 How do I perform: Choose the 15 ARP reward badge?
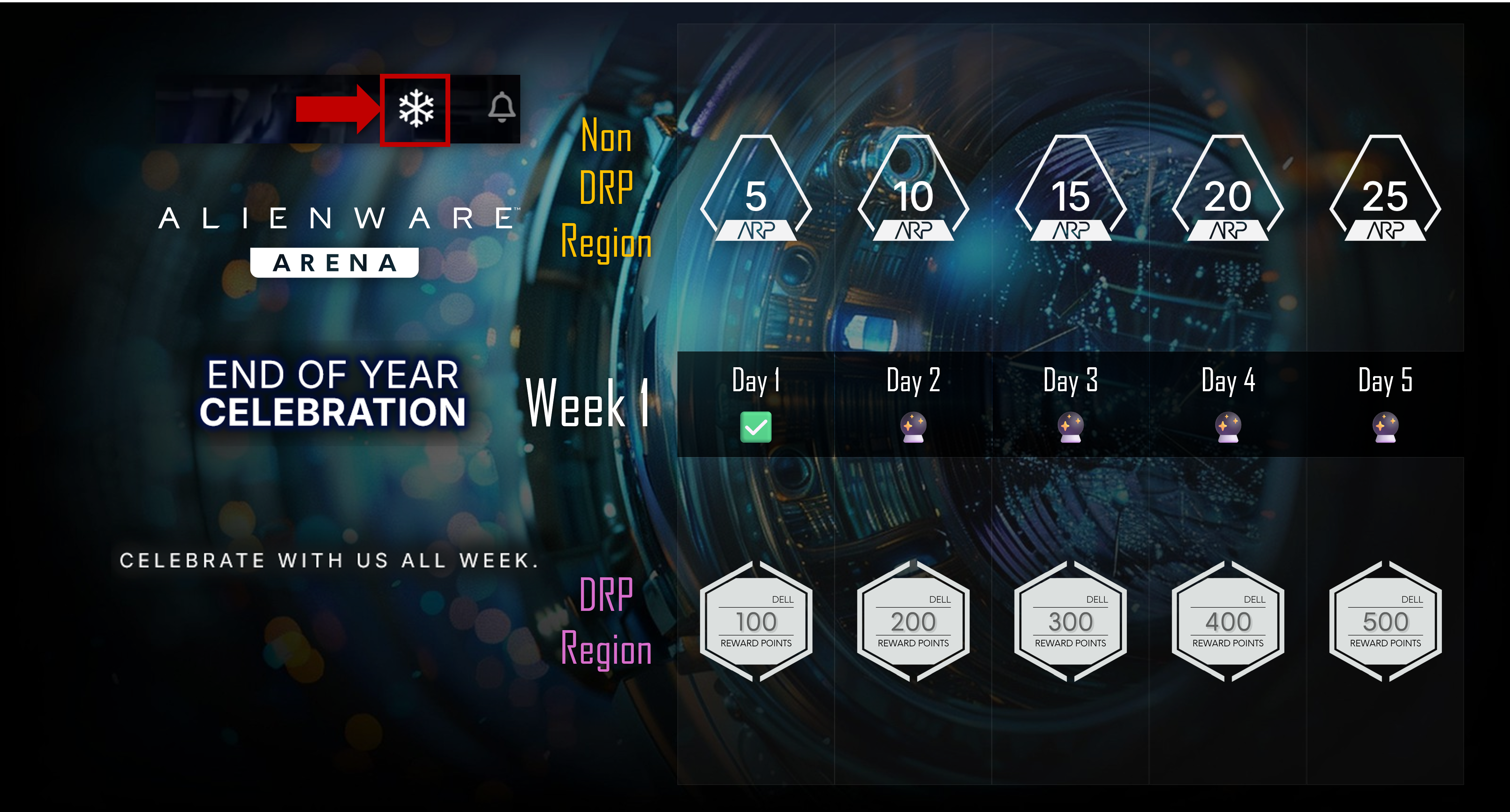point(1070,190)
